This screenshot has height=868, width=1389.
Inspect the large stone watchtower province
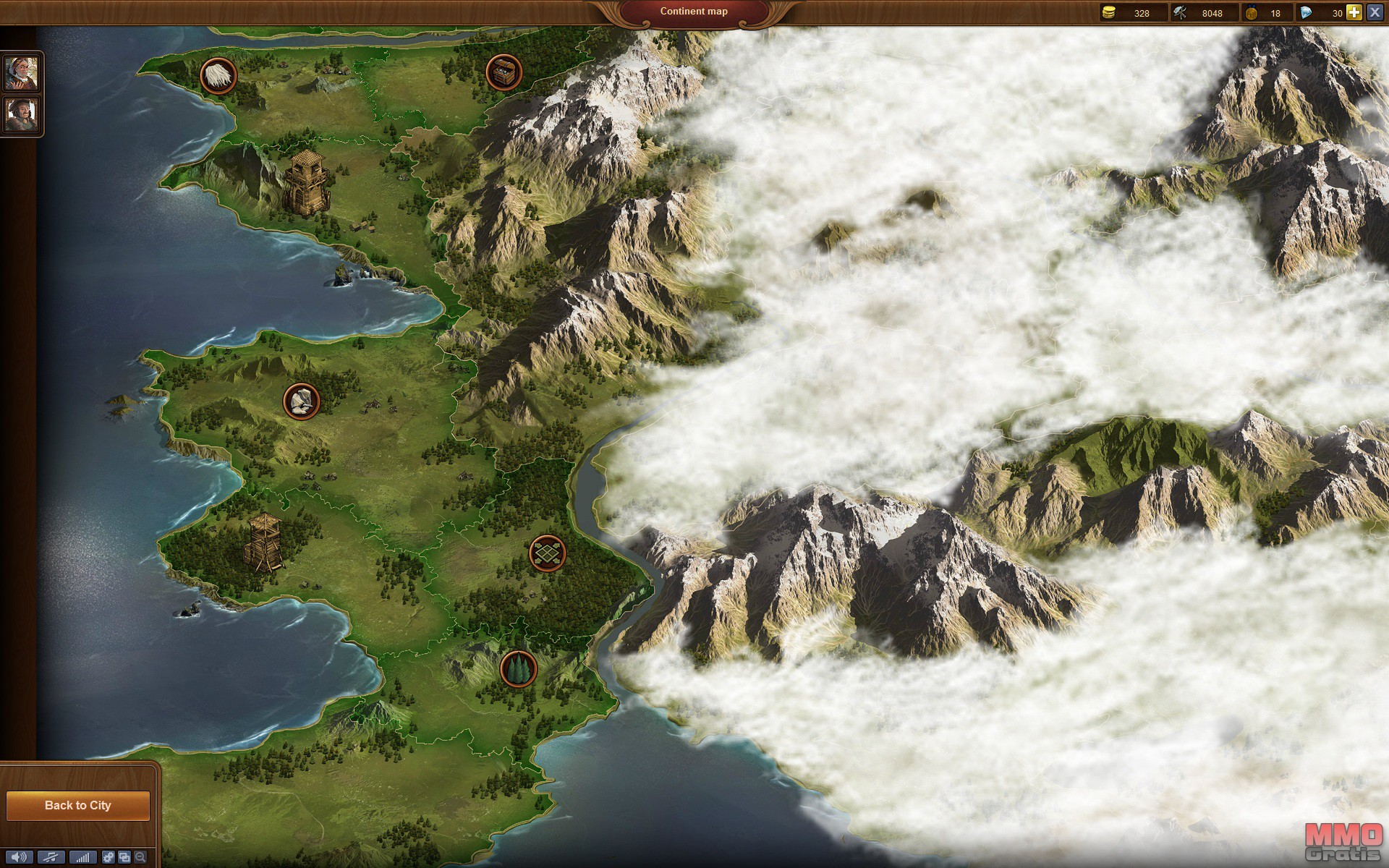pos(307,183)
